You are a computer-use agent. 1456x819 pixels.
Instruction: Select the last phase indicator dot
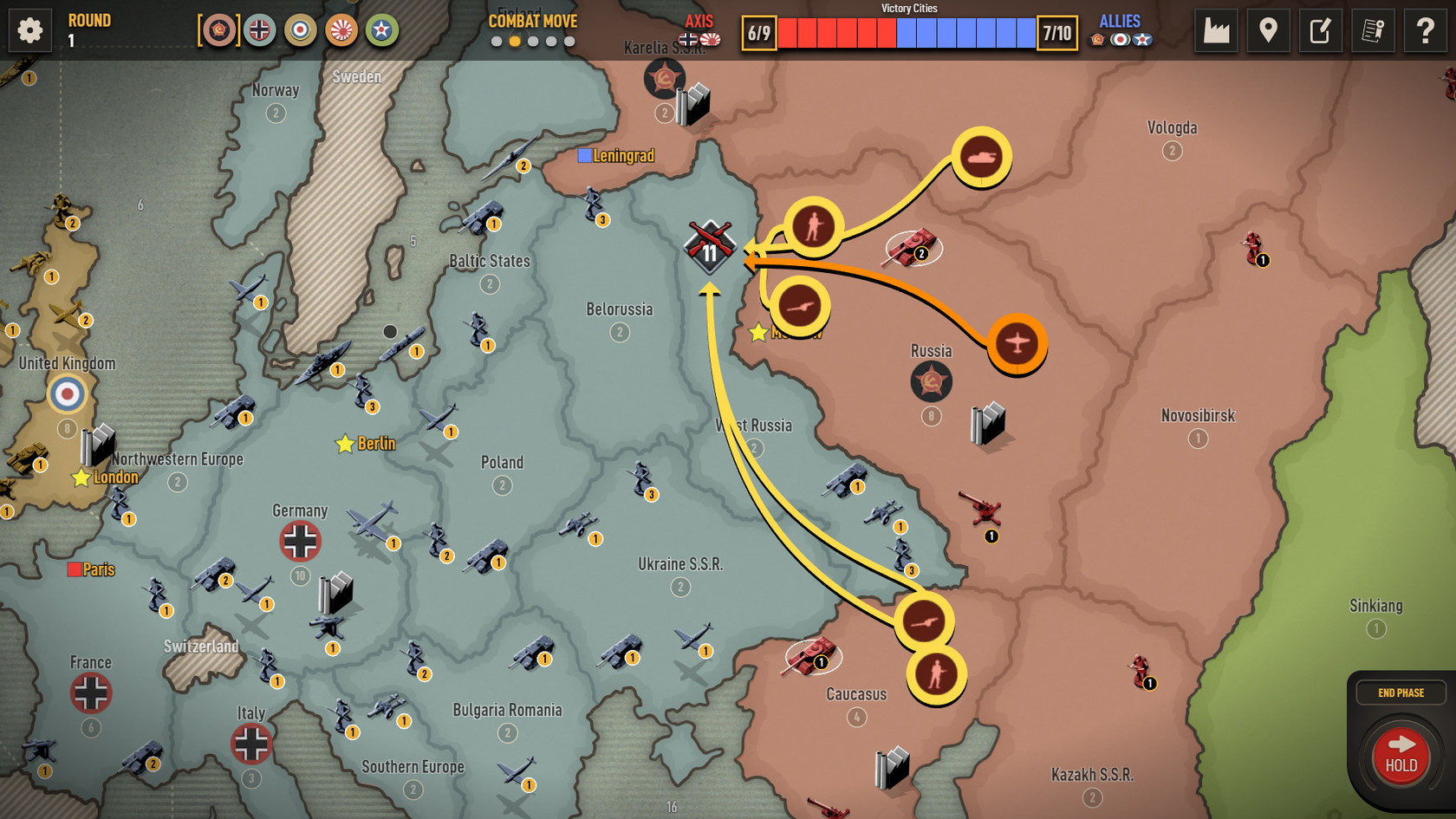tap(568, 41)
